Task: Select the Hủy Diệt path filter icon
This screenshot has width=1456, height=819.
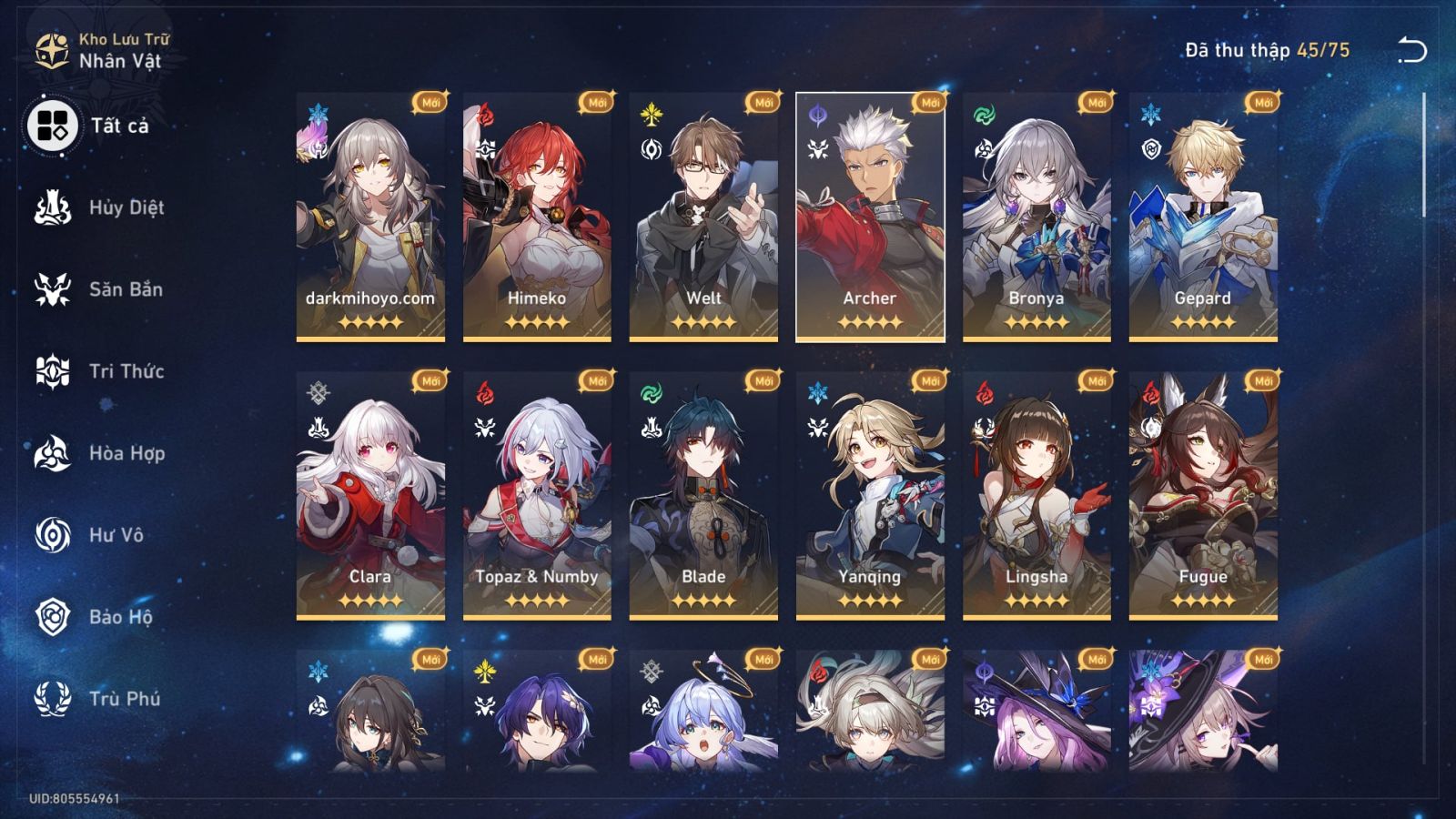Action: [52, 207]
